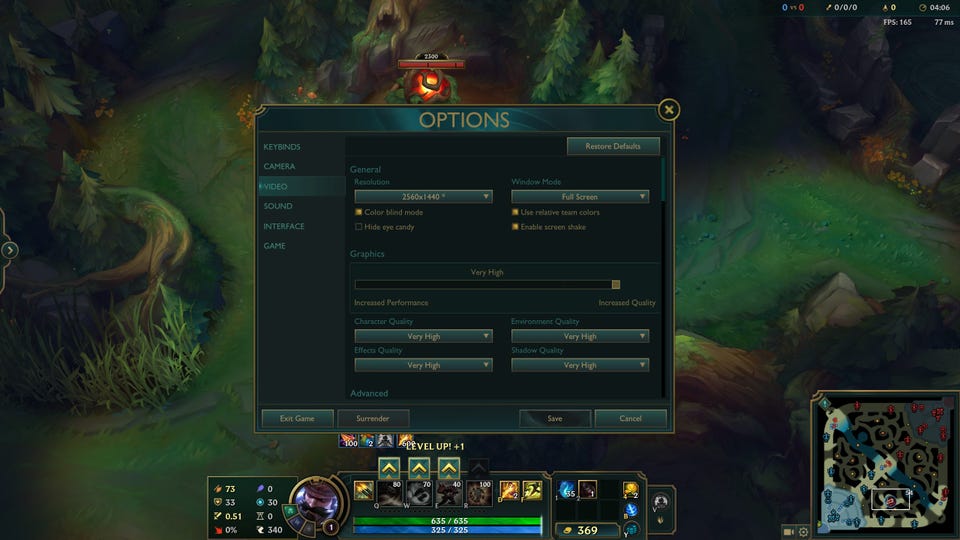Click the Surrender button
The height and width of the screenshot is (540, 960).
(373, 419)
